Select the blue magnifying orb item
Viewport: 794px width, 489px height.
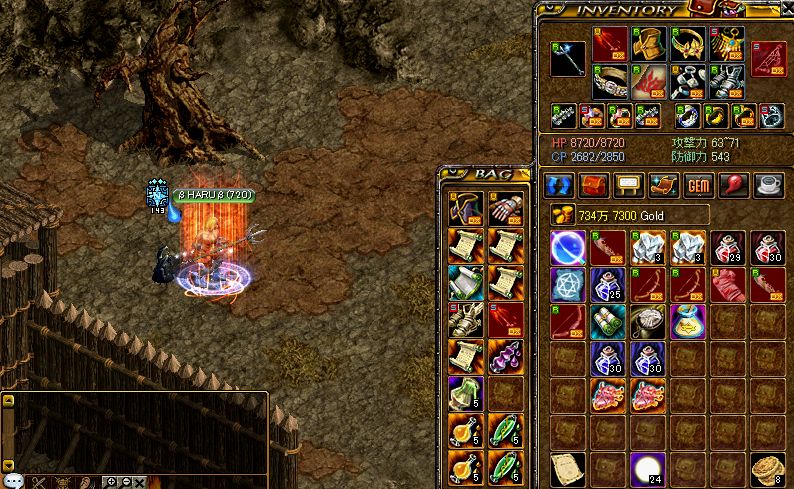pos(567,246)
